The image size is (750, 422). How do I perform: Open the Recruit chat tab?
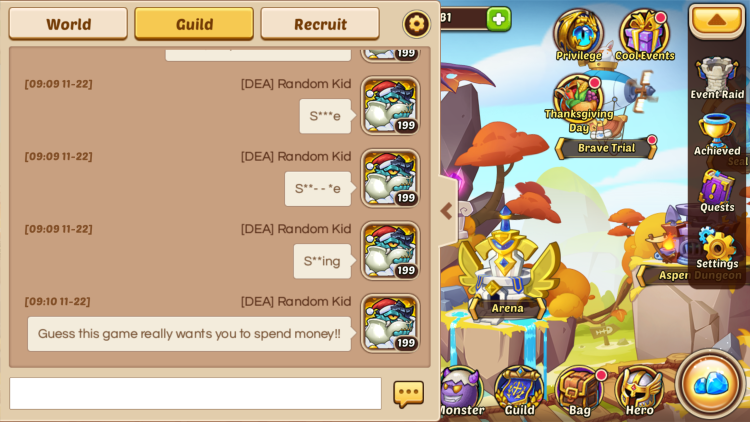(x=320, y=23)
